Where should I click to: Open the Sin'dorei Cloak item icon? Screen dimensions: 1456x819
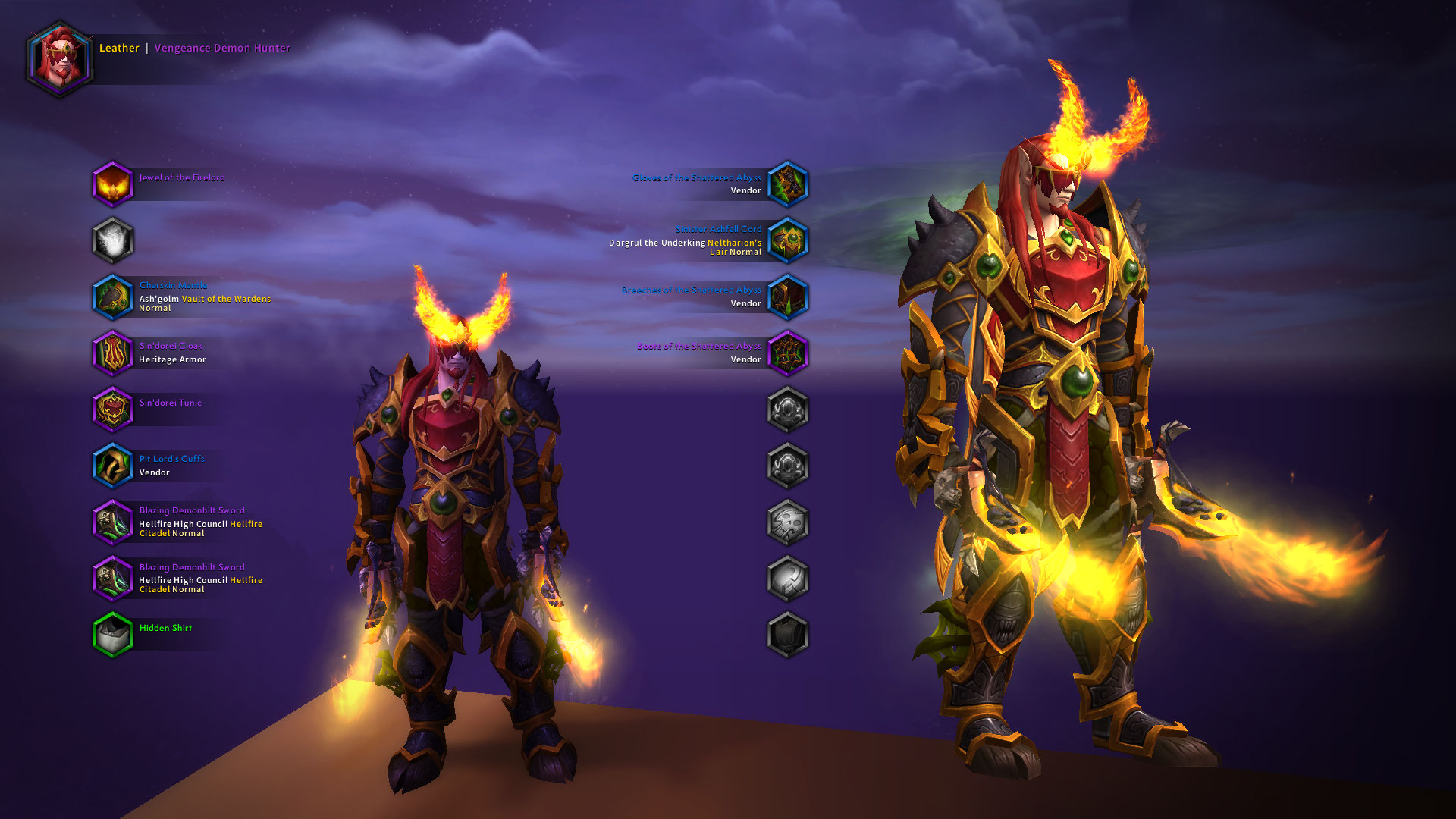coord(114,353)
